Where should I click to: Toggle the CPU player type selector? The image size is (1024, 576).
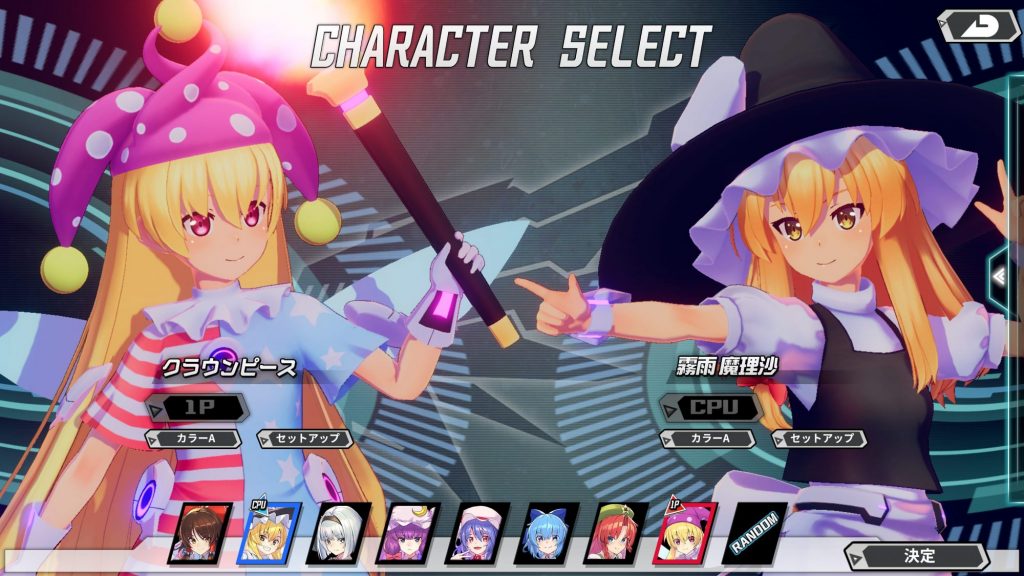[712, 407]
